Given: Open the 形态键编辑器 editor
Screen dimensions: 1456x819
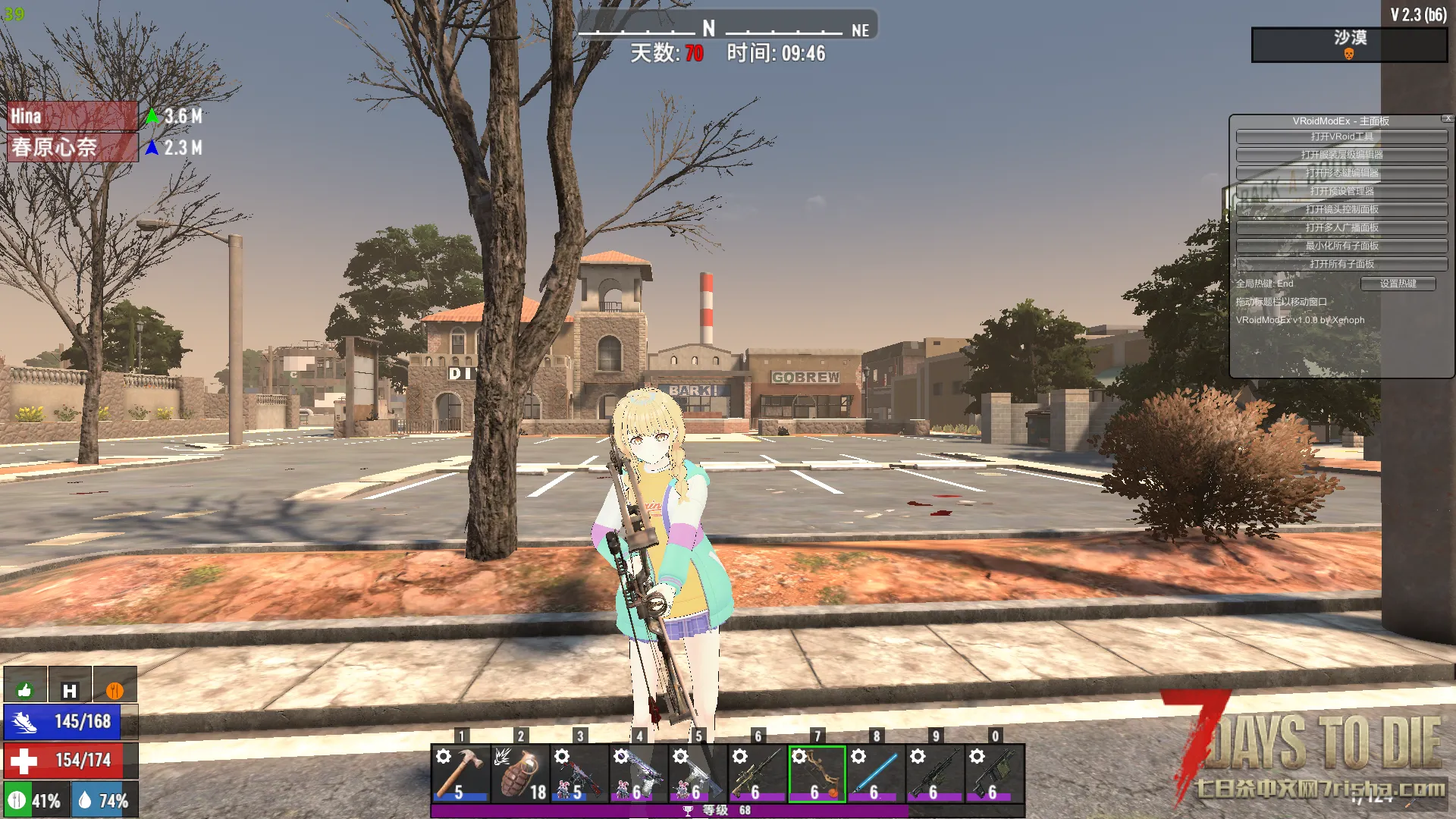Looking at the screenshot, I should pyautogui.click(x=1341, y=173).
